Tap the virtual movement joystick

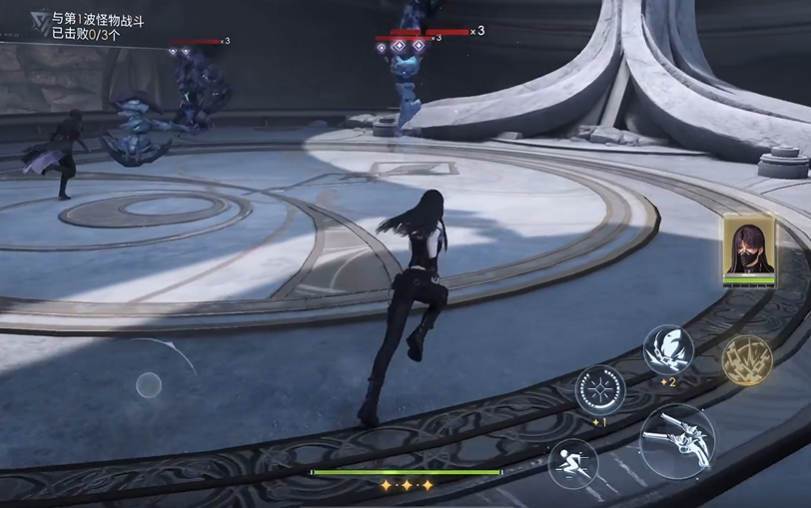(149, 384)
